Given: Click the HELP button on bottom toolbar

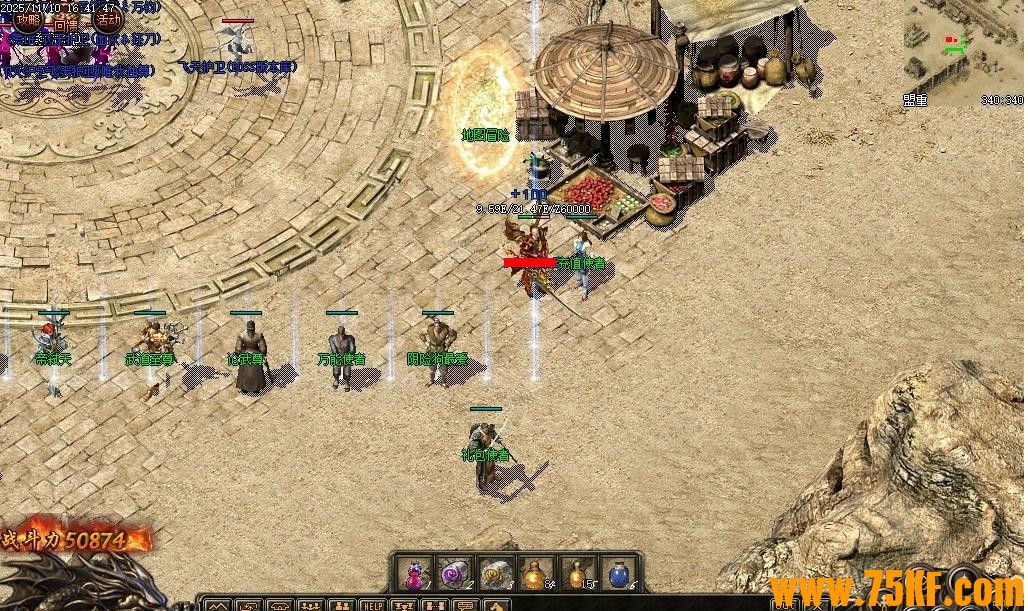Looking at the screenshot, I should 373,605.
